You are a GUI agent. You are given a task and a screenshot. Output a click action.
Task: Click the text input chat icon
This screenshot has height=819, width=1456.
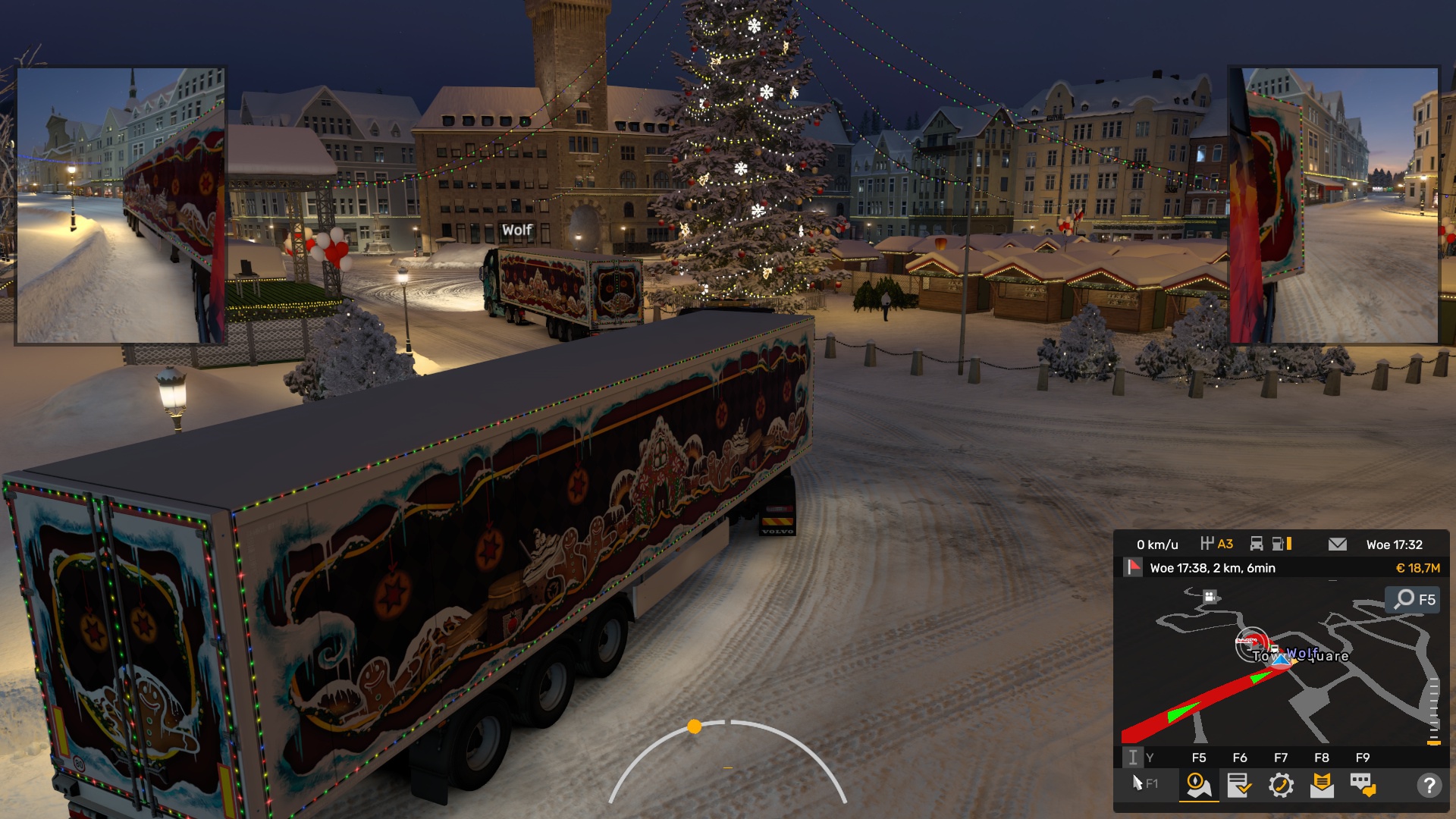pos(1133,757)
